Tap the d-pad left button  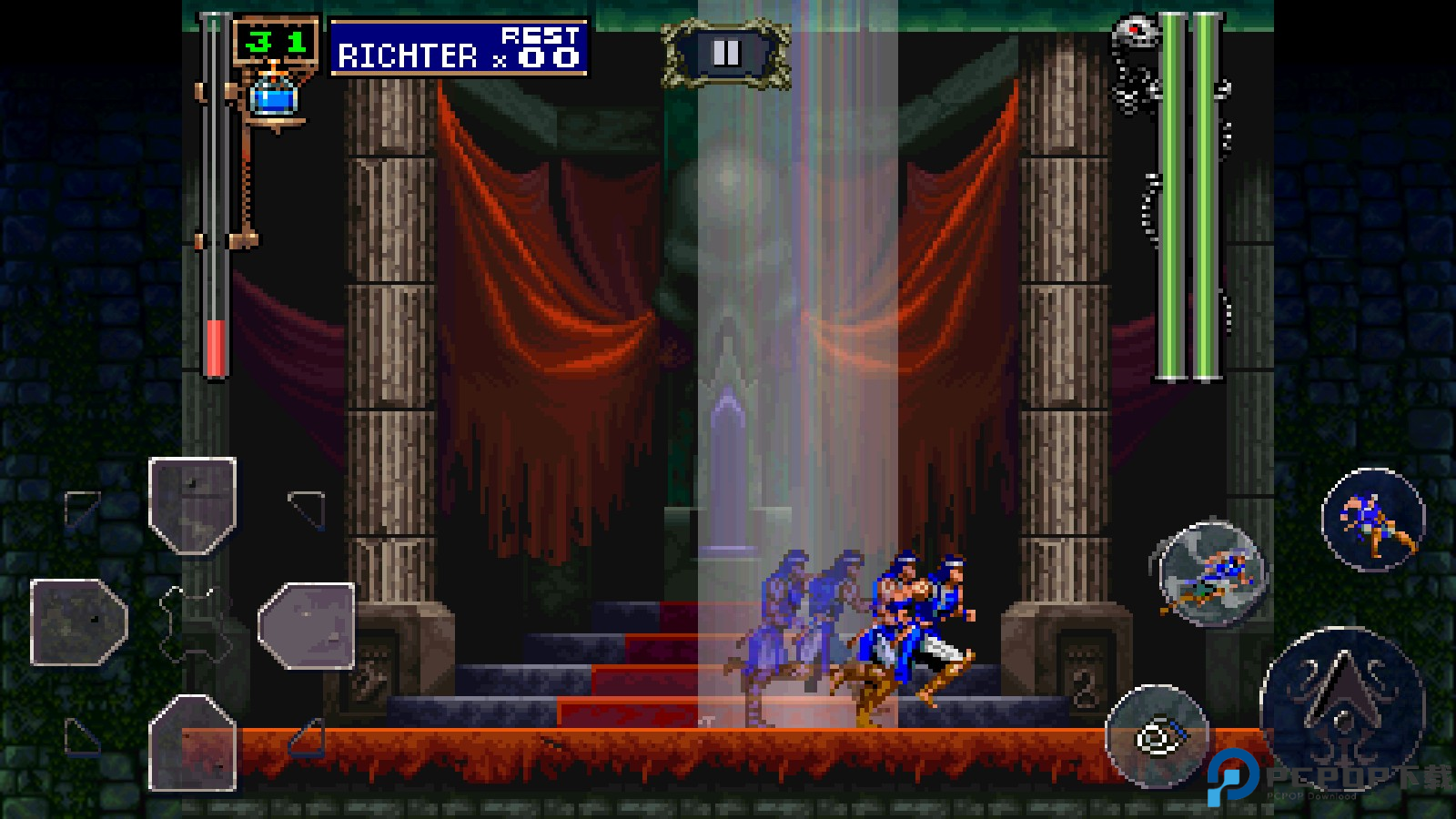click(78, 622)
